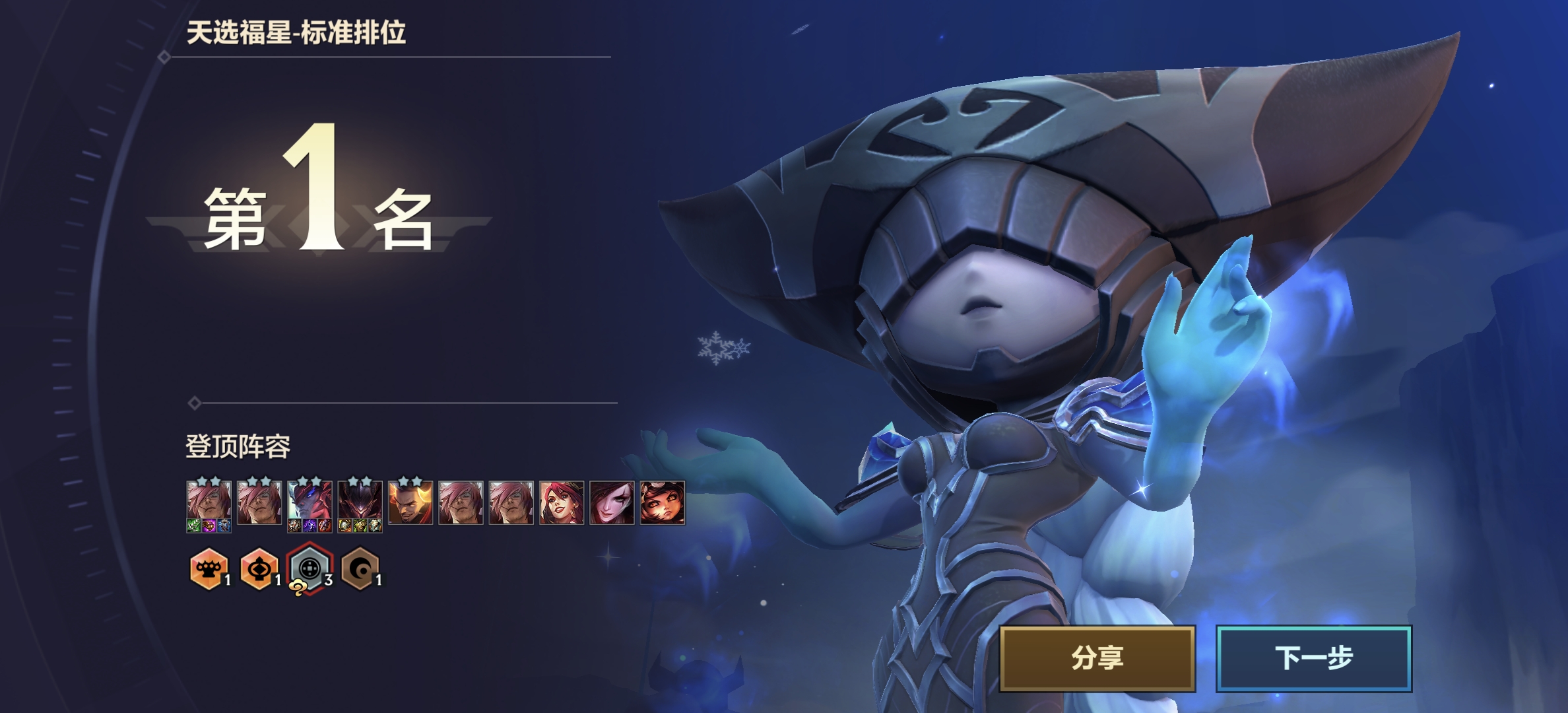The image size is (1568, 713).
Task: Pick the Annie champion portrait
Action: click(x=662, y=502)
